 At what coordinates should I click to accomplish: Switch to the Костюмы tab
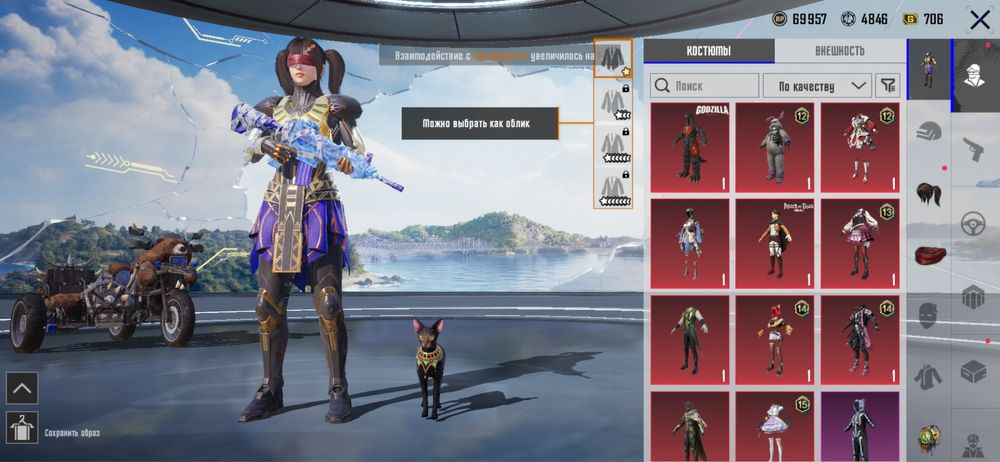709,51
